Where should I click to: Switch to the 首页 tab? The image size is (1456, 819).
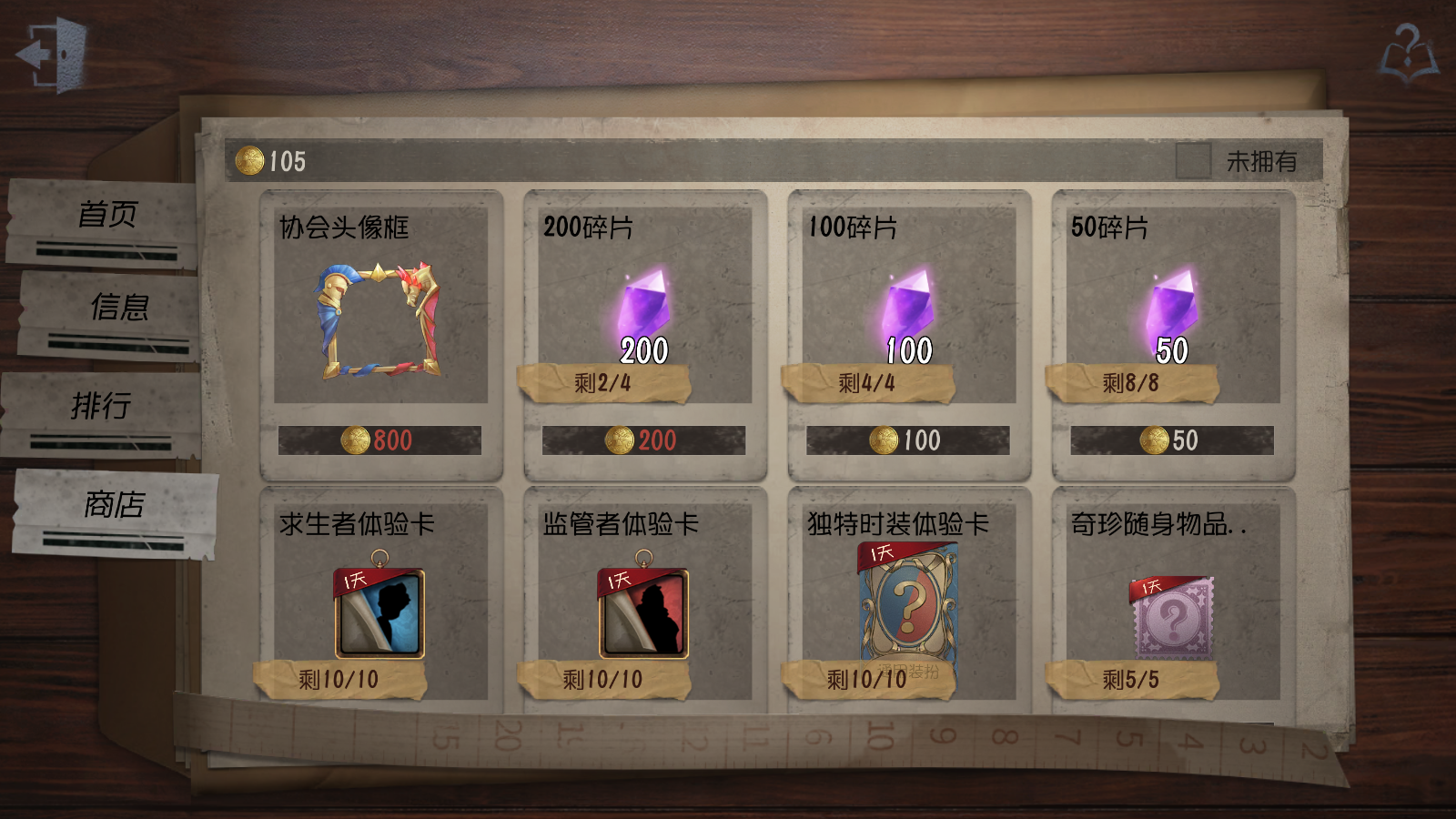109,216
